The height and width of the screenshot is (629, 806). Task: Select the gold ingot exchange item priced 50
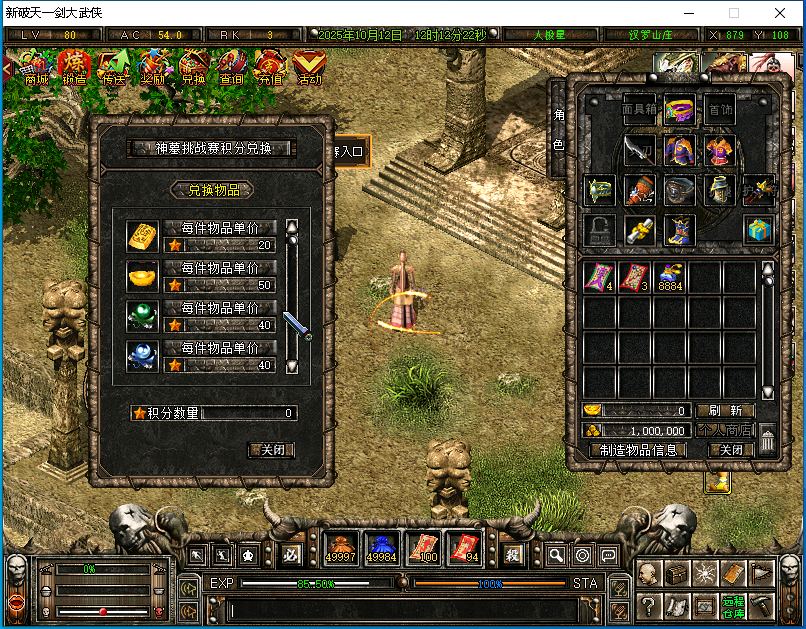[x=142, y=275]
